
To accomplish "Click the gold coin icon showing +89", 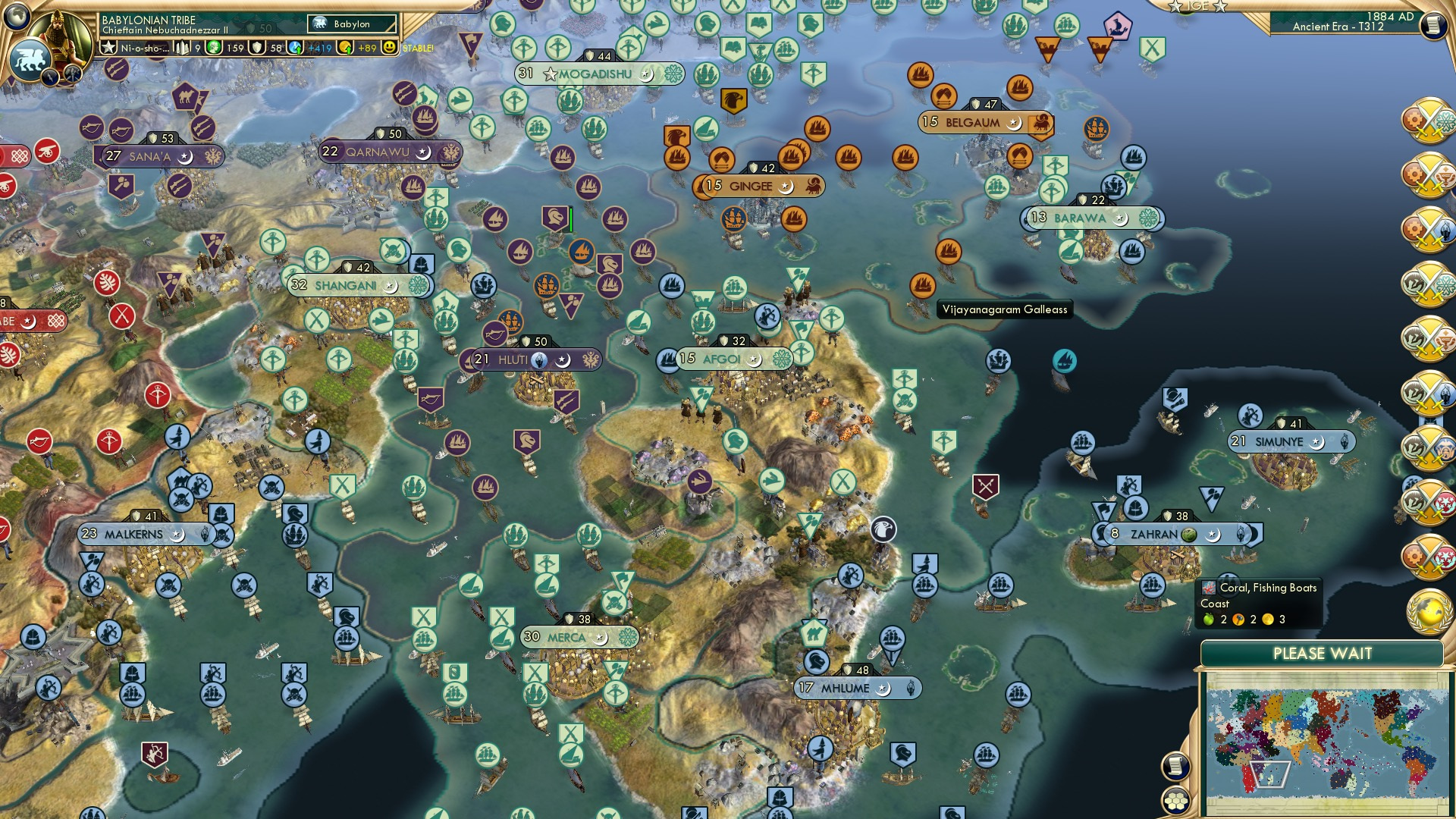I will (345, 48).
